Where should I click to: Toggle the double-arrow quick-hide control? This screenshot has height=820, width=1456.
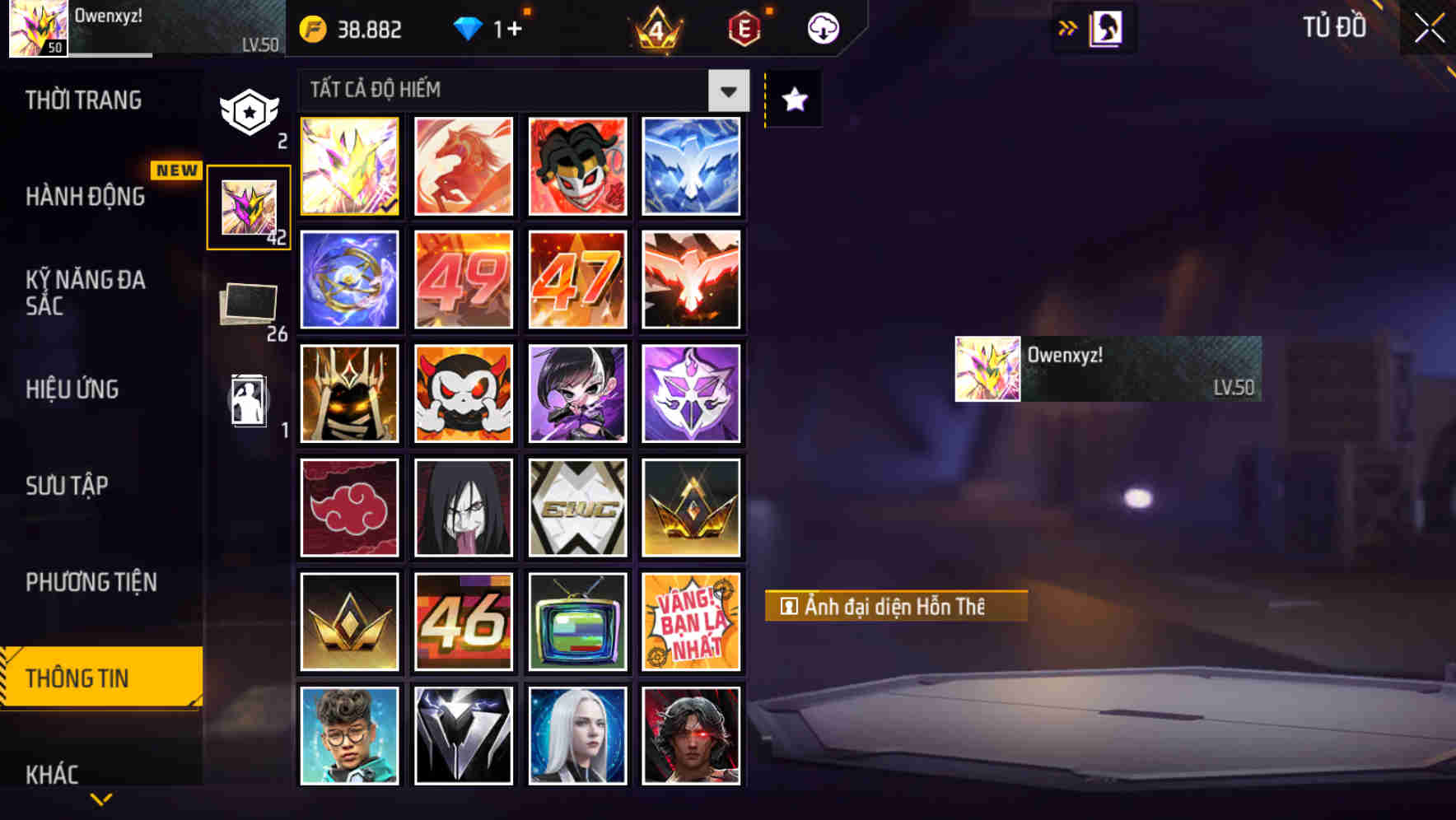1068,26
